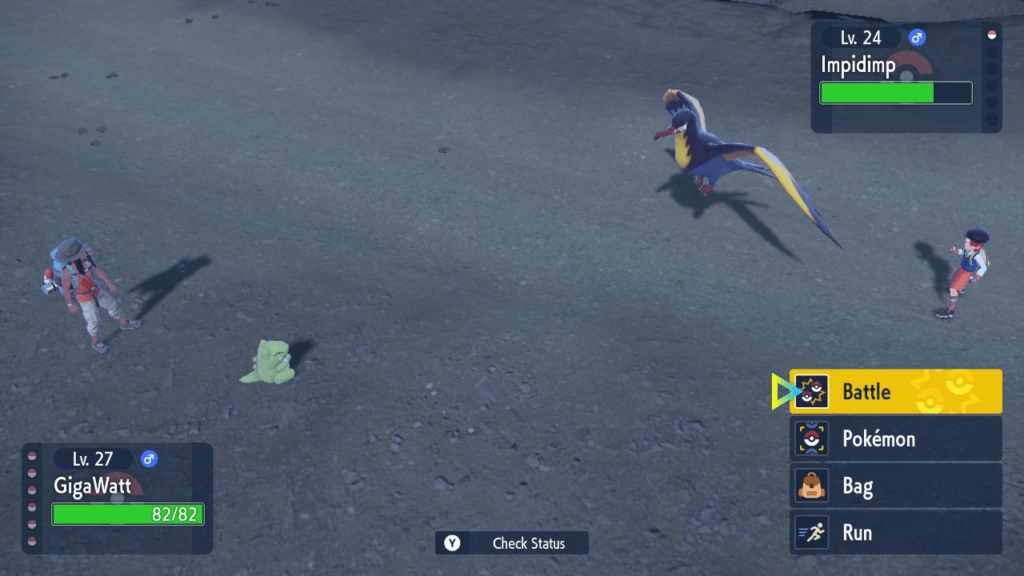Select the Battle command
The width and height of the screenshot is (1024, 576).
click(896, 392)
